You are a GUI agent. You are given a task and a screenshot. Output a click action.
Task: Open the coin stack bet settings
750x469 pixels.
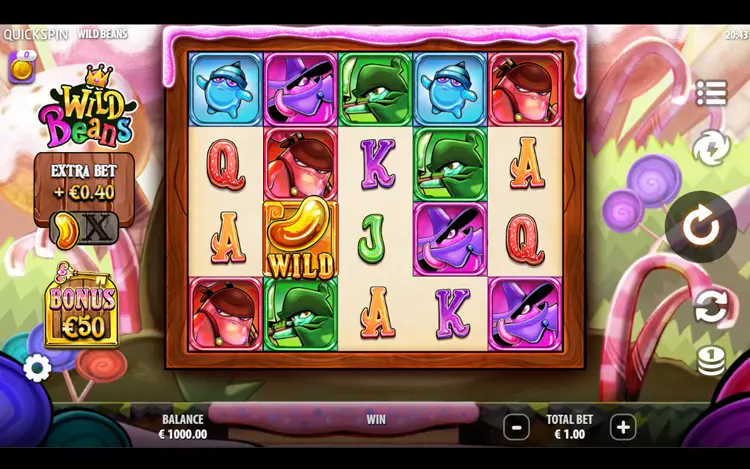[711, 361]
